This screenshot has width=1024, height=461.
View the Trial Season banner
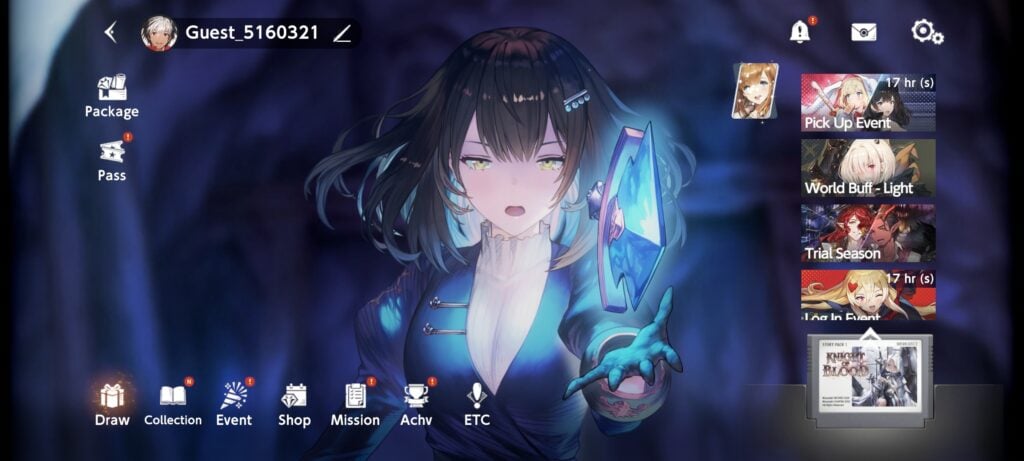coord(867,233)
